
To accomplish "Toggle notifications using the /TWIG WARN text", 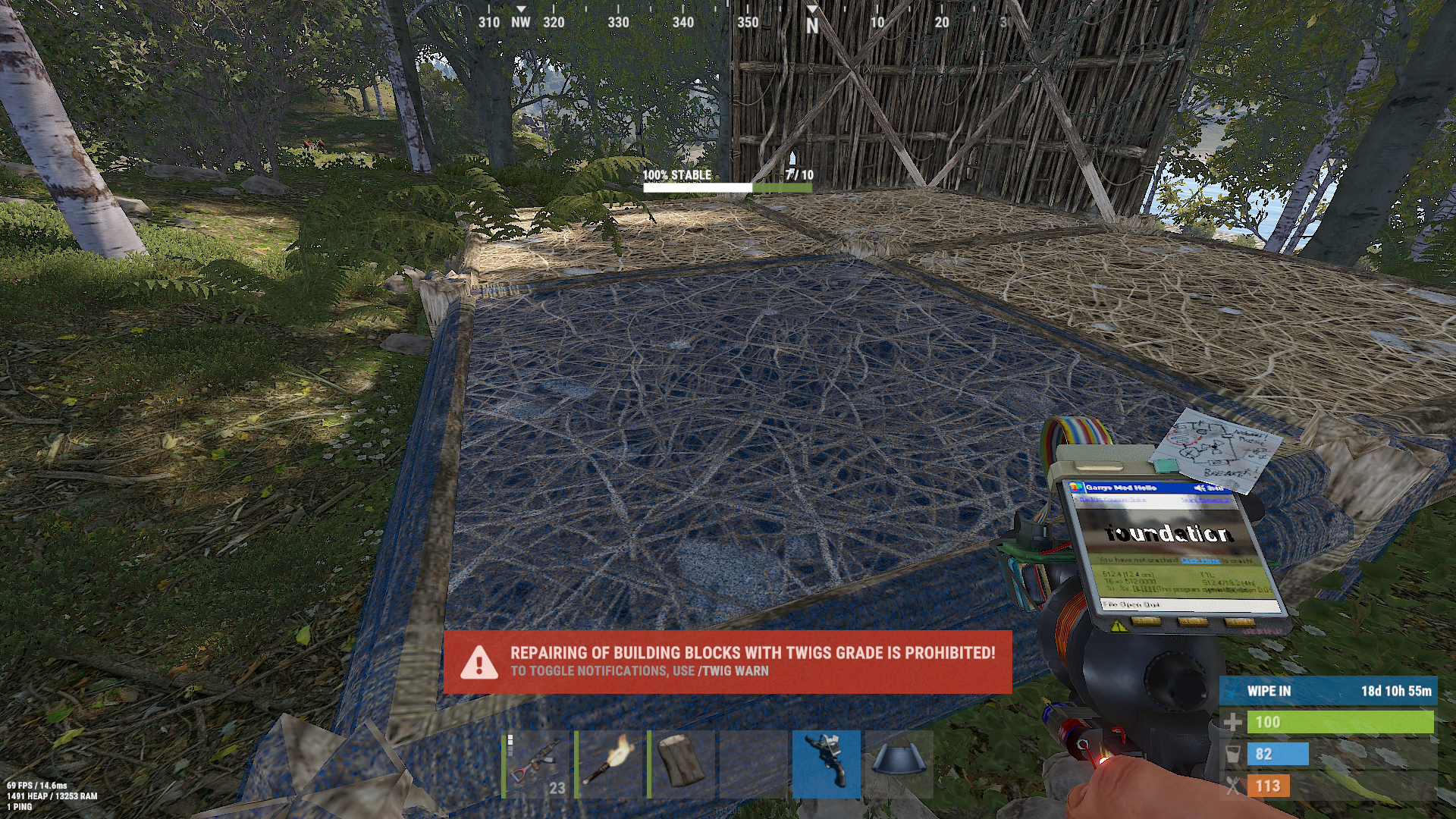I will (732, 670).
